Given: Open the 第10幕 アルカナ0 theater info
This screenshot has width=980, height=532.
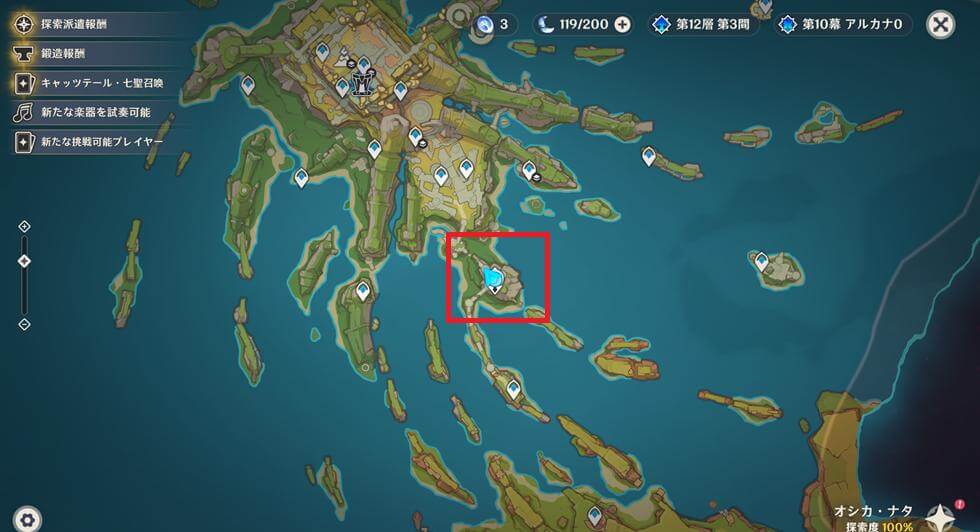Looking at the screenshot, I should [844, 24].
